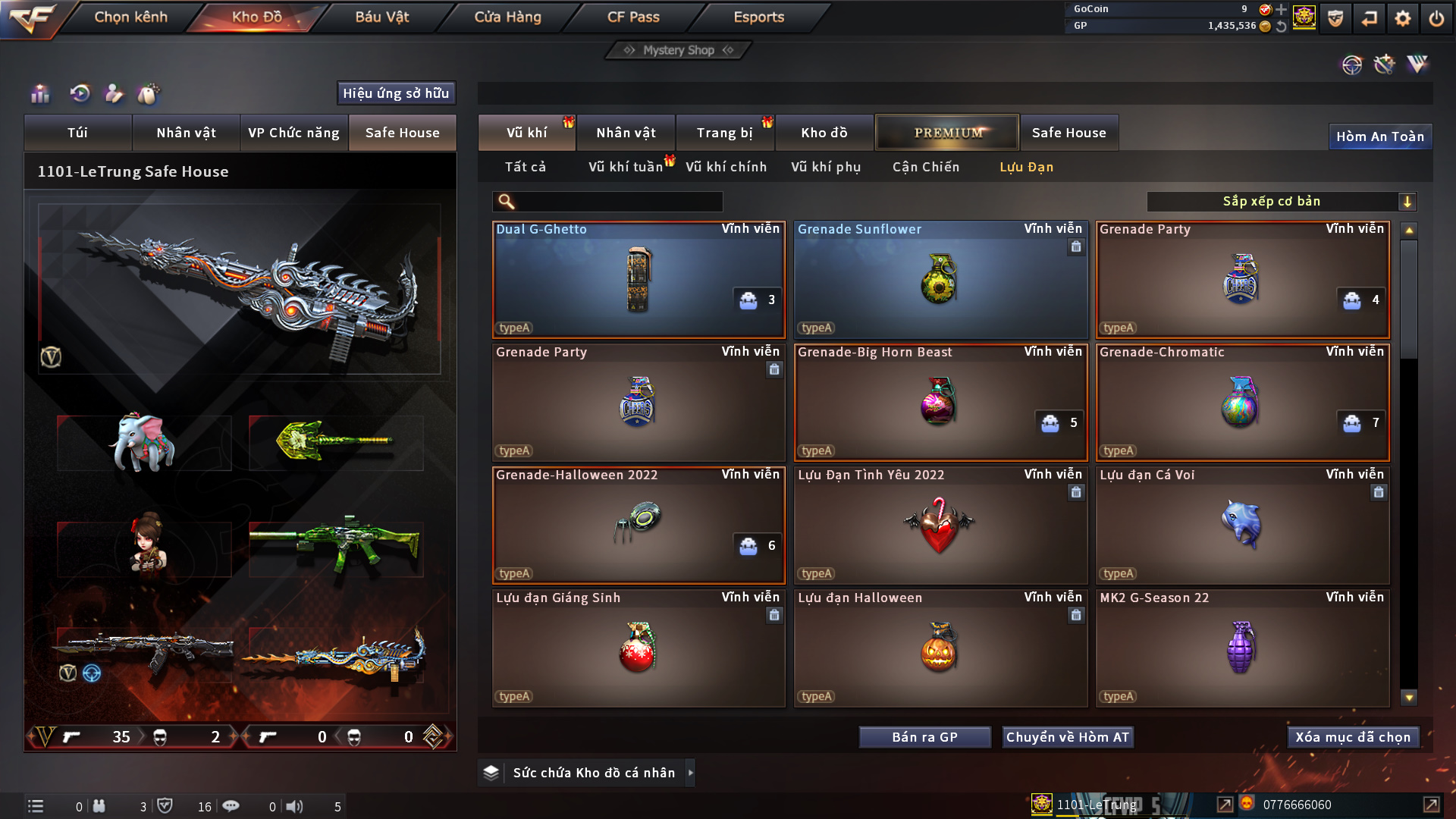Filter by Cận Chiến melee weapons

pyautogui.click(x=925, y=167)
